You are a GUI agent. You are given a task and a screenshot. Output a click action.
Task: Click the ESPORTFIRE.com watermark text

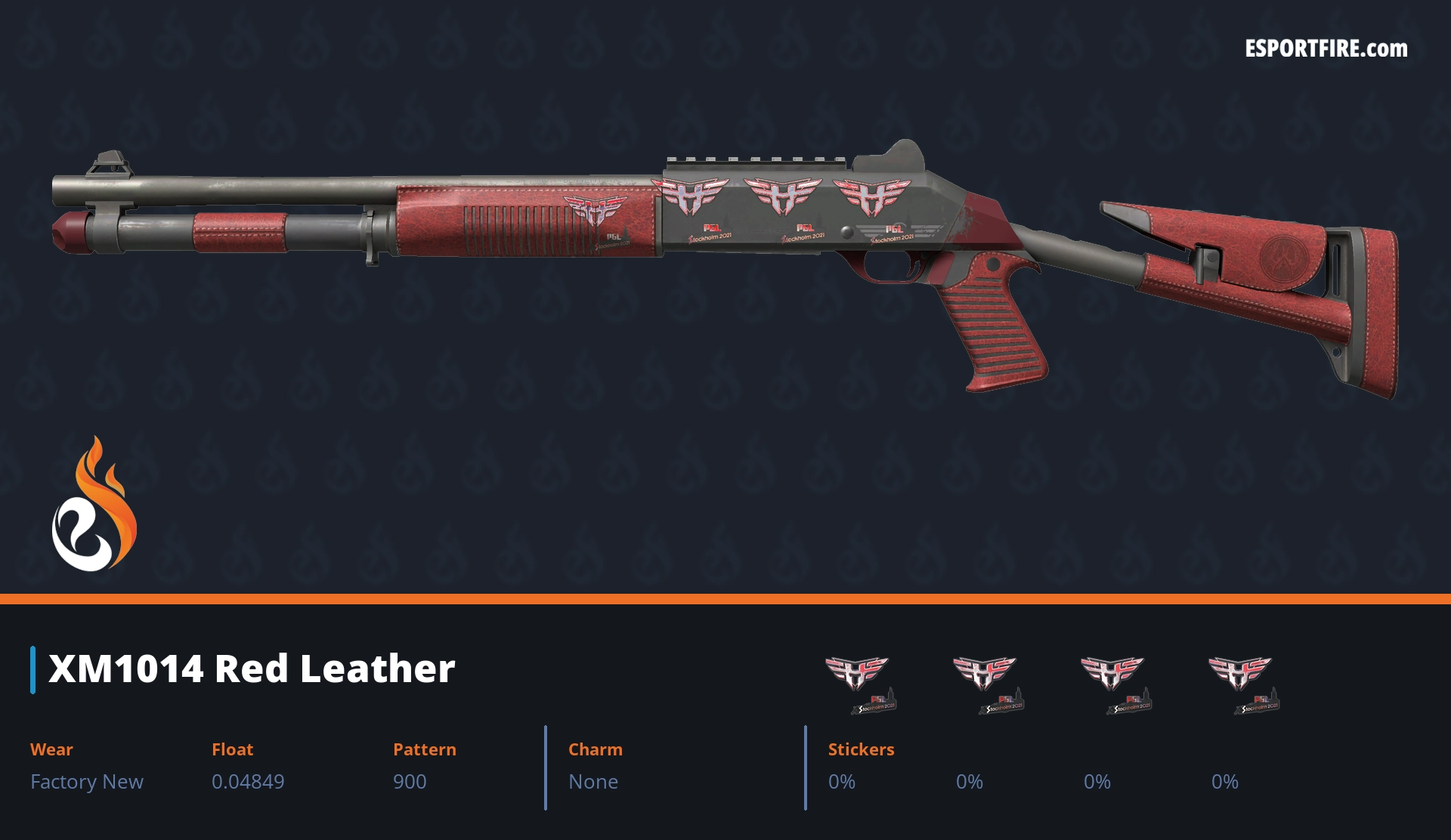(1326, 49)
